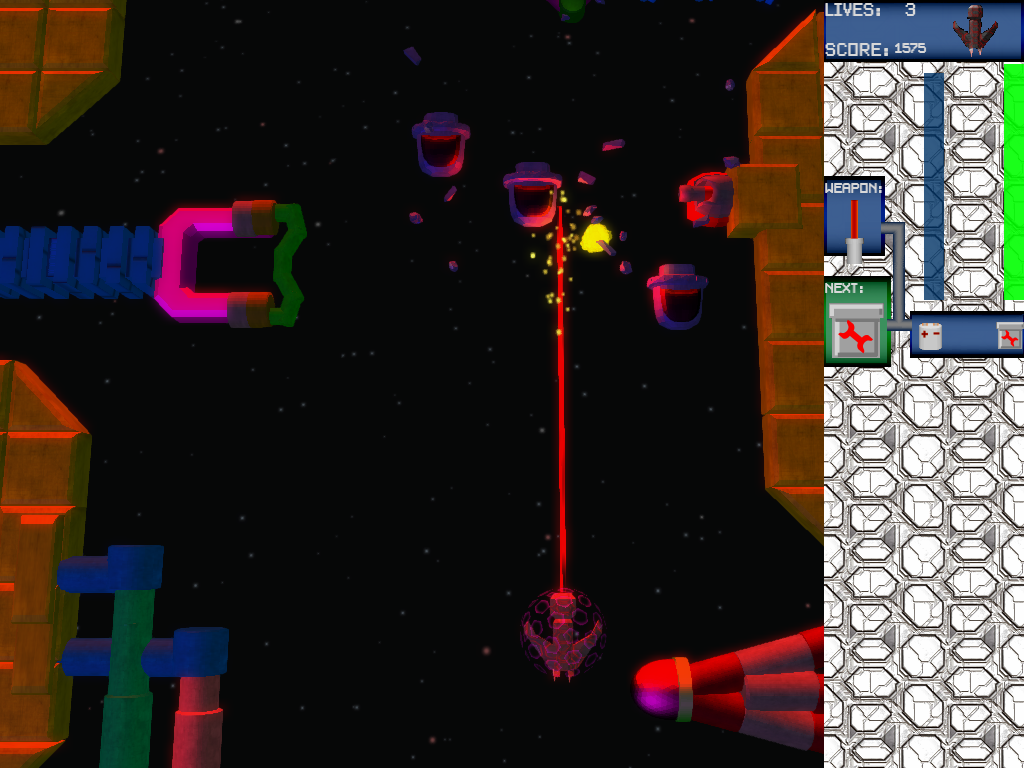Select the battery power-up in the queue

point(931,336)
